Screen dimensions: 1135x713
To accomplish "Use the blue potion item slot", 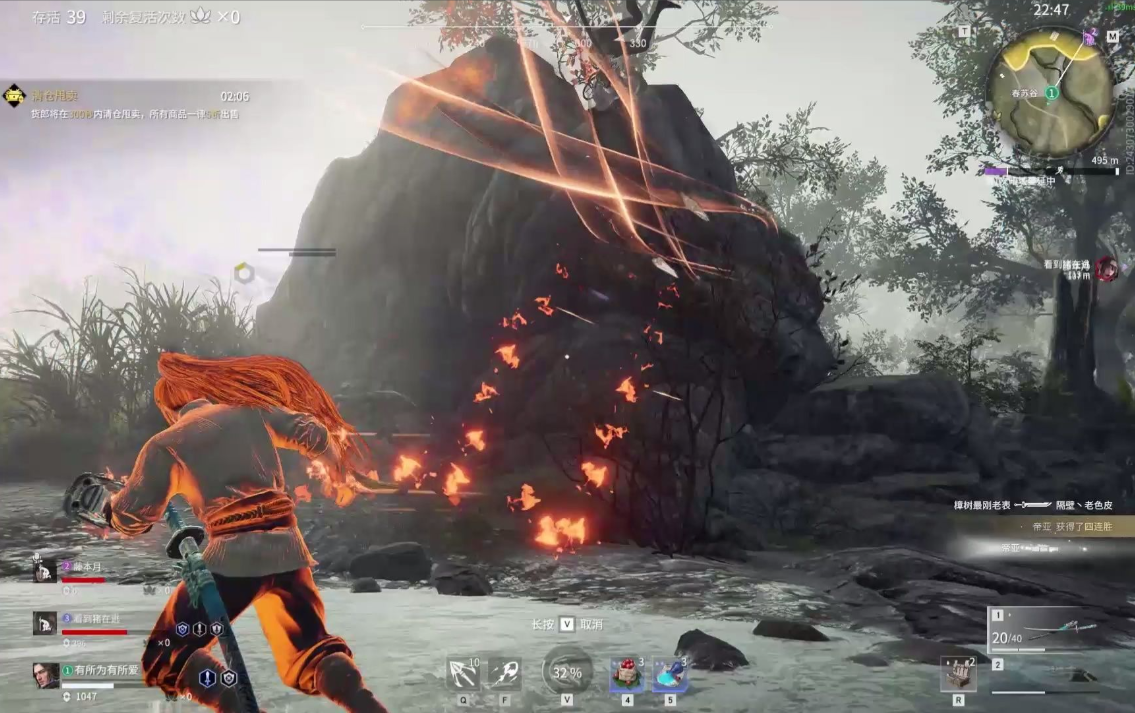I will (x=669, y=675).
